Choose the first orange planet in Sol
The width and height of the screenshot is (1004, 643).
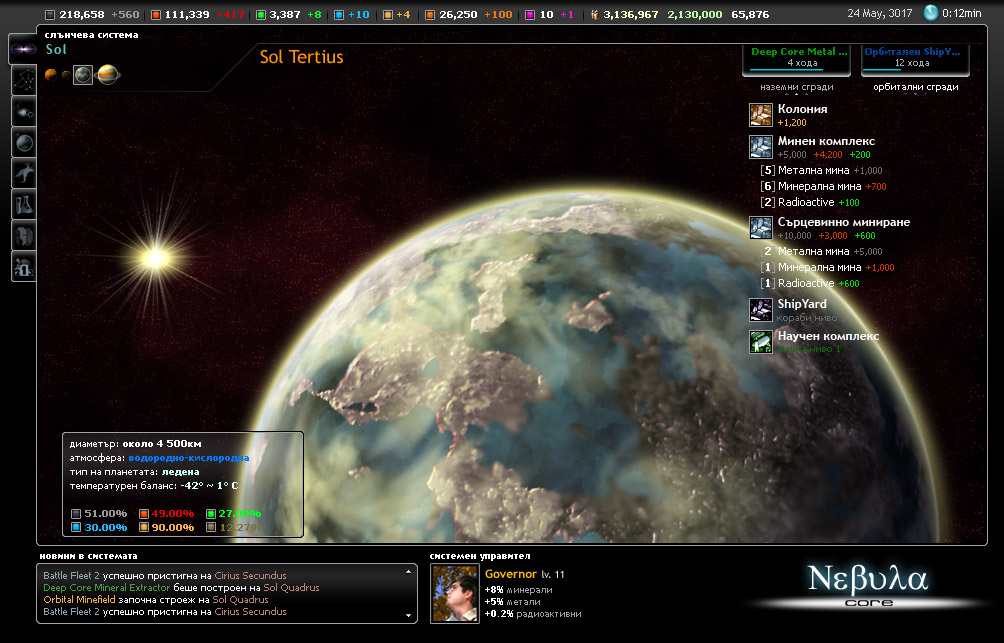tap(50, 75)
